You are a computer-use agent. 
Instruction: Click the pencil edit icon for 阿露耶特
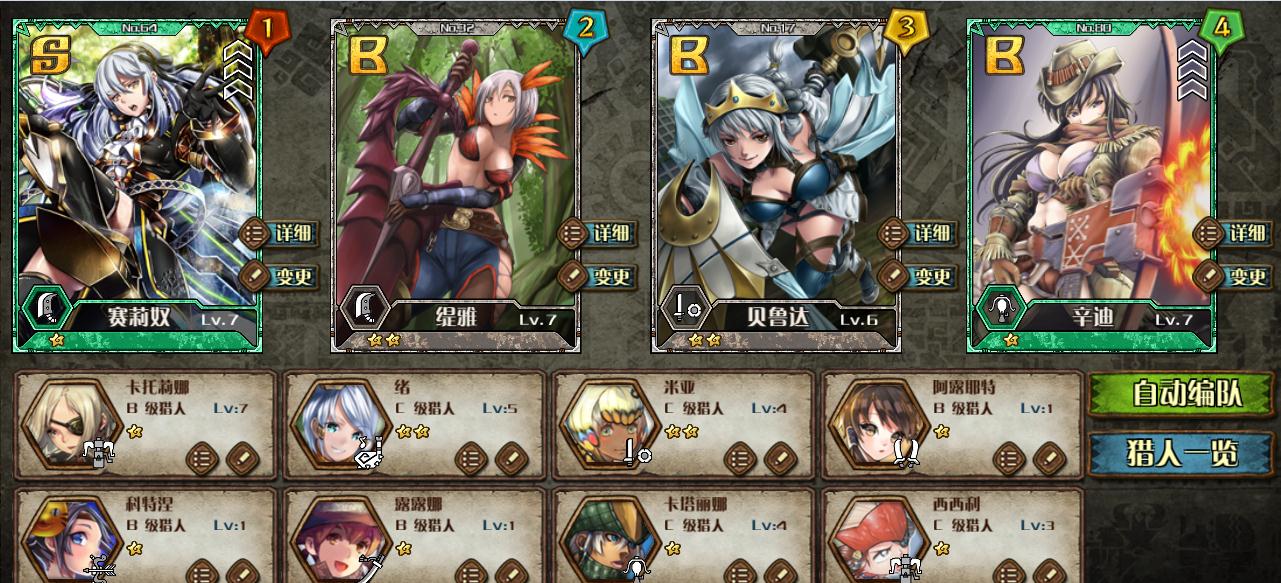1050,459
